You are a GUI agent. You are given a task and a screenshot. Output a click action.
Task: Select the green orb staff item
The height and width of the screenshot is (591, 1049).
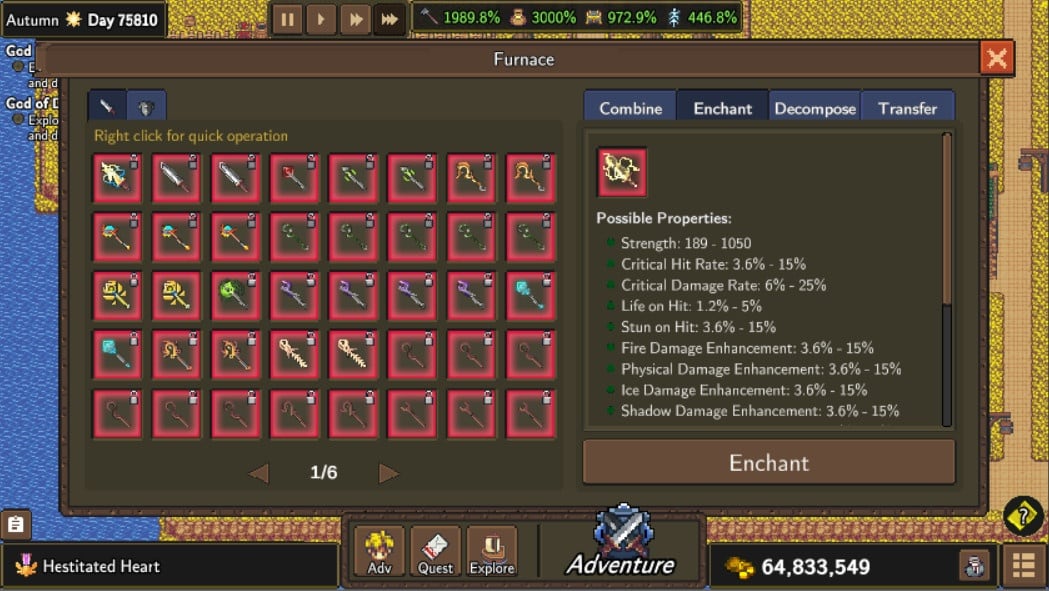pos(235,295)
